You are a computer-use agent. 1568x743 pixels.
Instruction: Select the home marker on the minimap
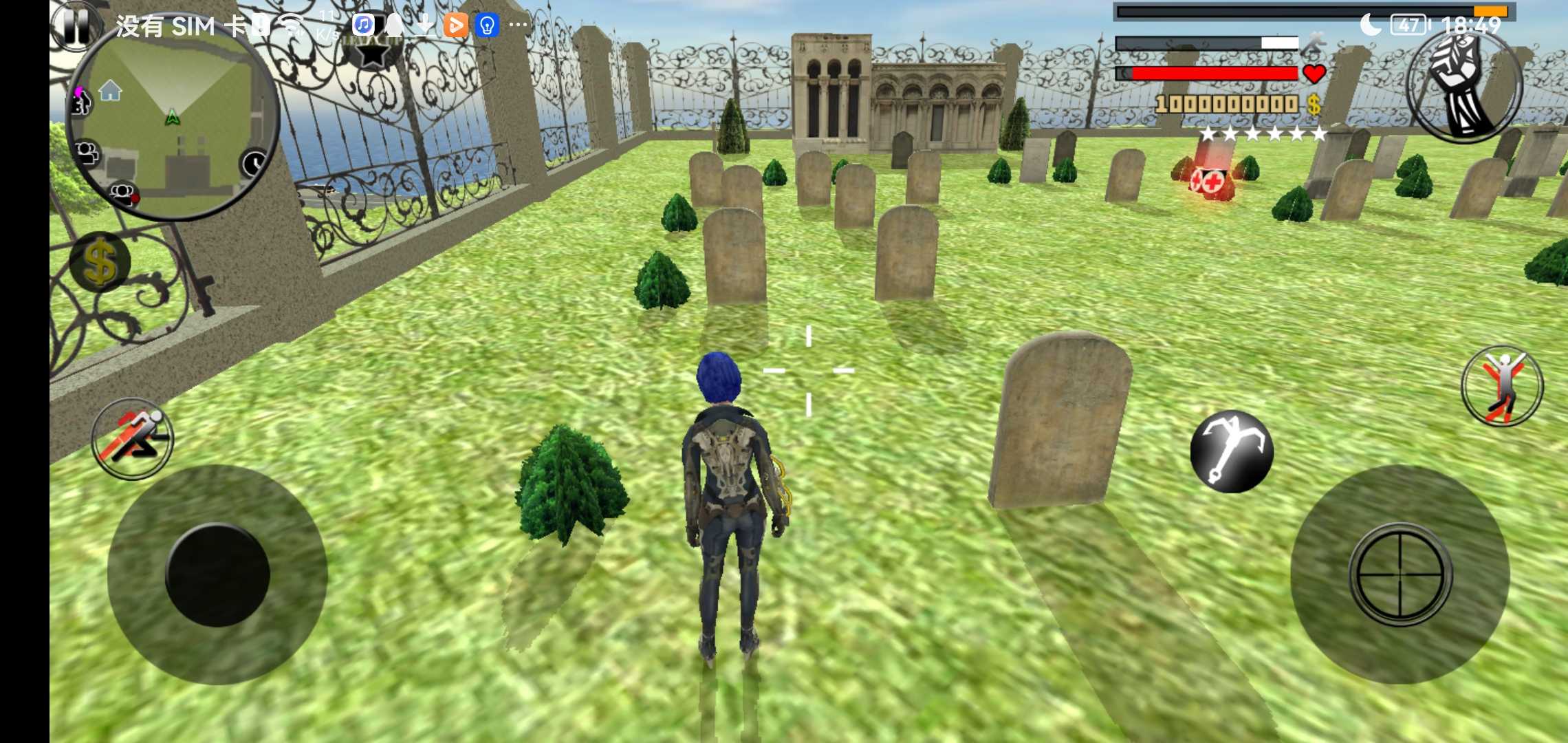[110, 90]
